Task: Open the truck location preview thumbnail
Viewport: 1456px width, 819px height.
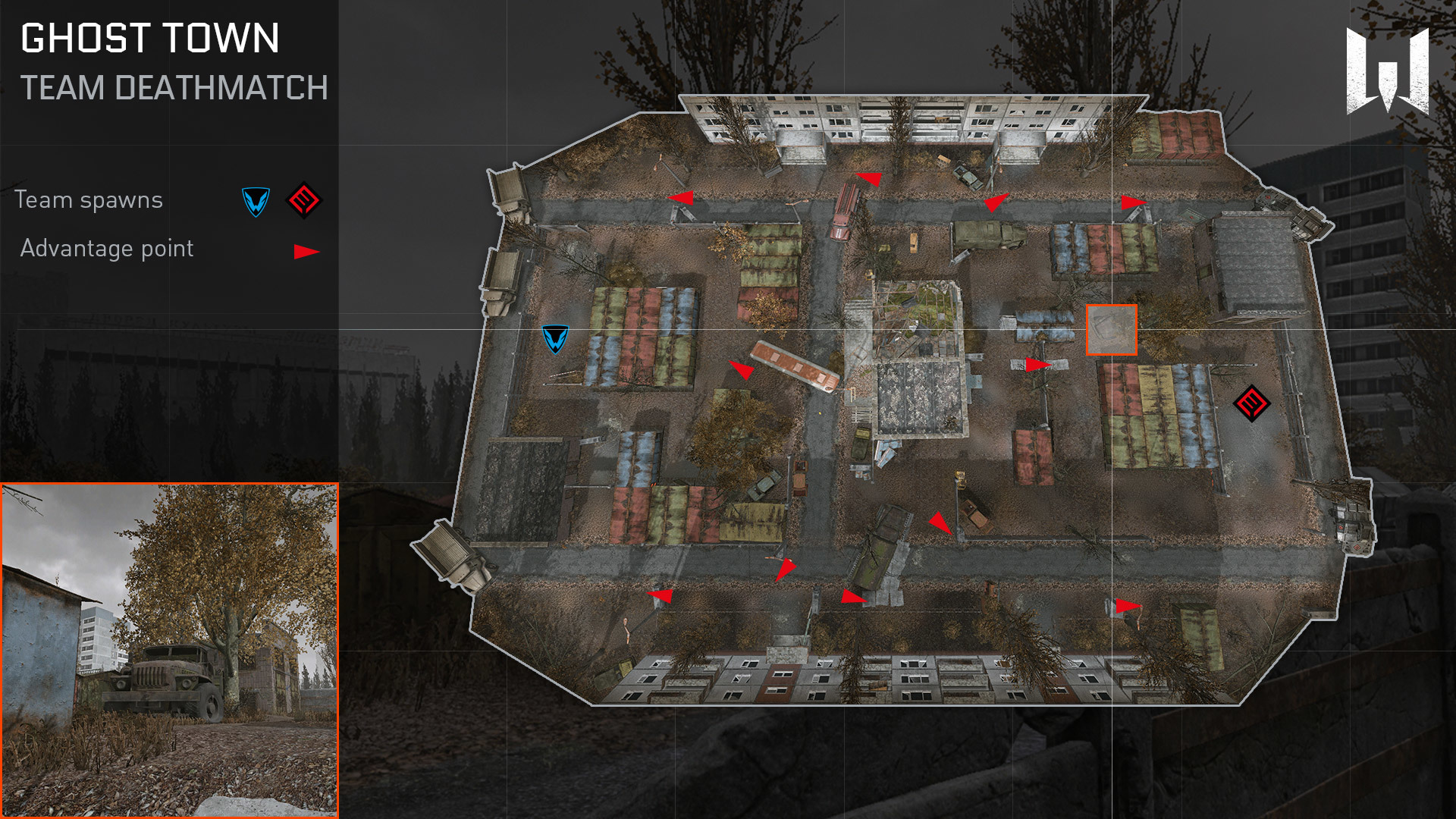Action: (x=169, y=650)
